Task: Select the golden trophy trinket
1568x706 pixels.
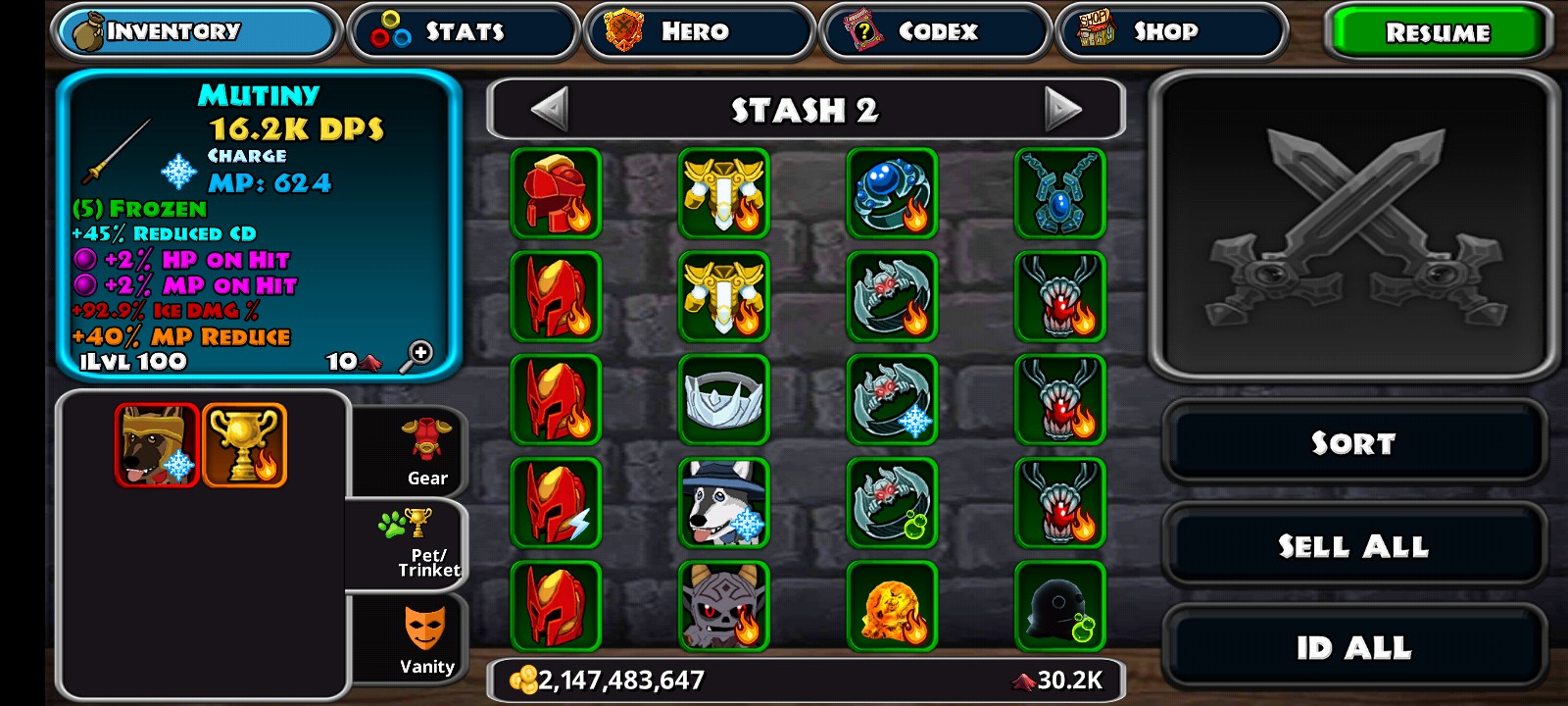Action: coord(244,445)
